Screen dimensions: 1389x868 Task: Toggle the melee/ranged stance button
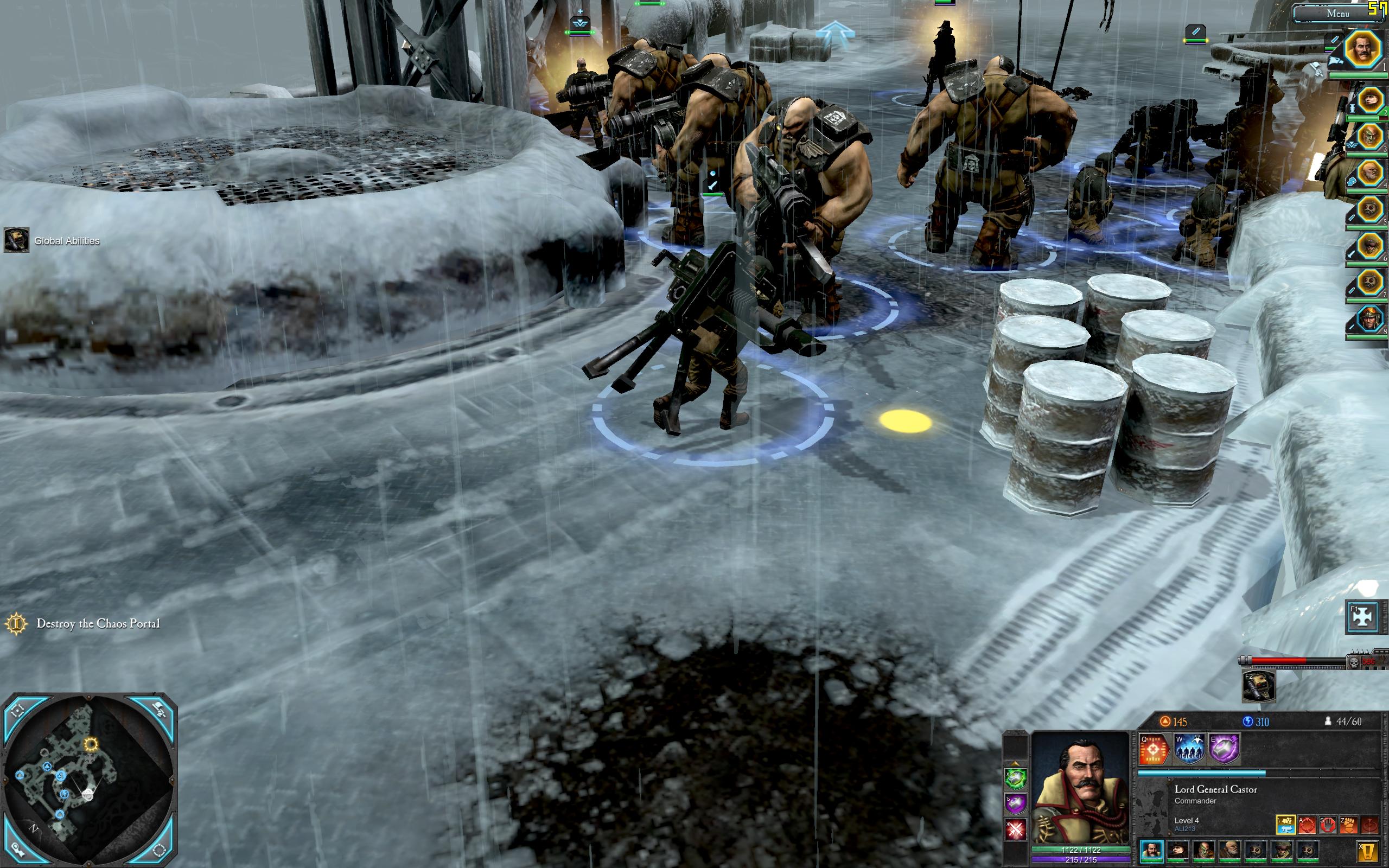pos(1286,825)
